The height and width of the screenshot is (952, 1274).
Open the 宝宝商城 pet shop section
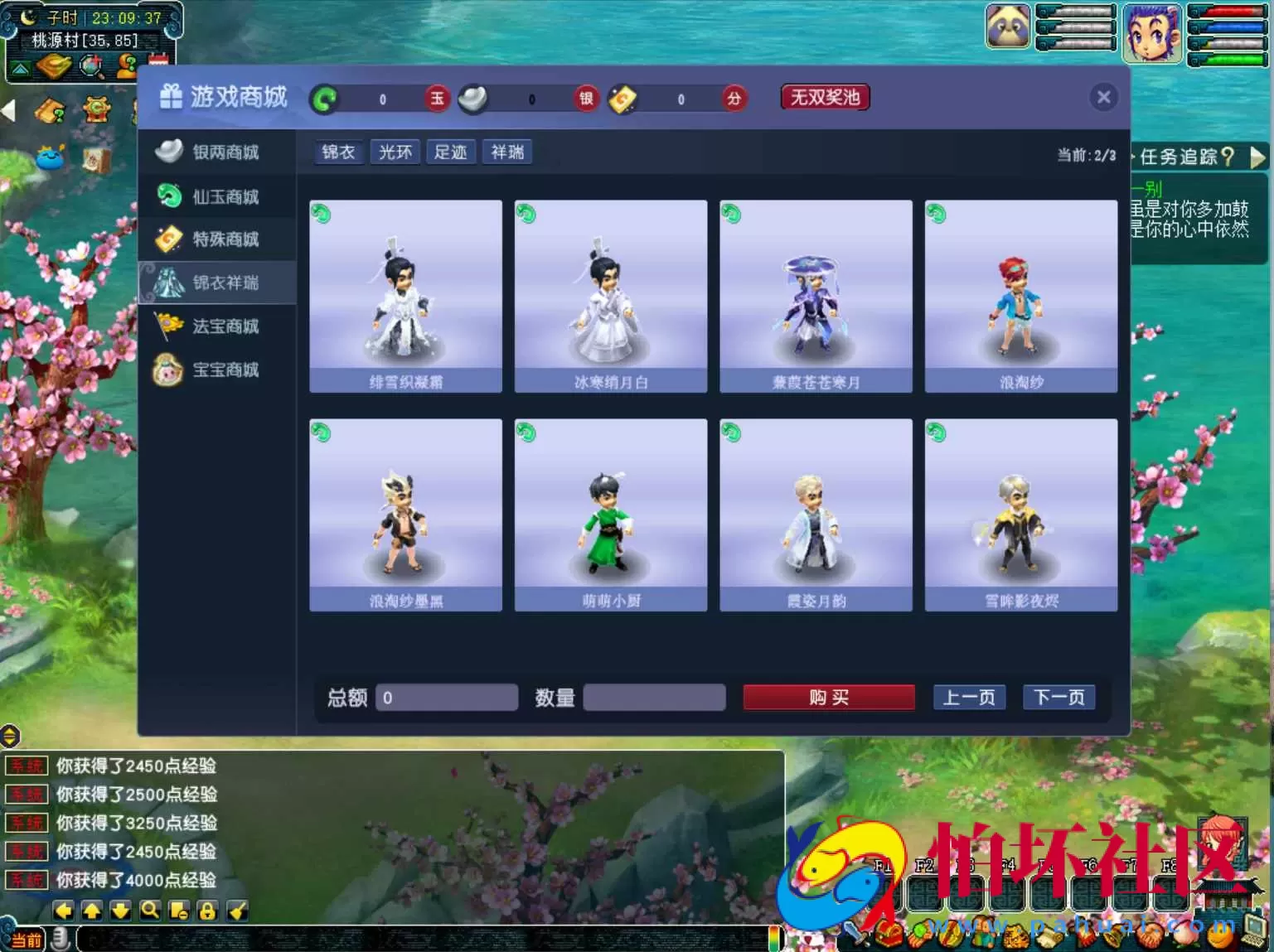[224, 369]
